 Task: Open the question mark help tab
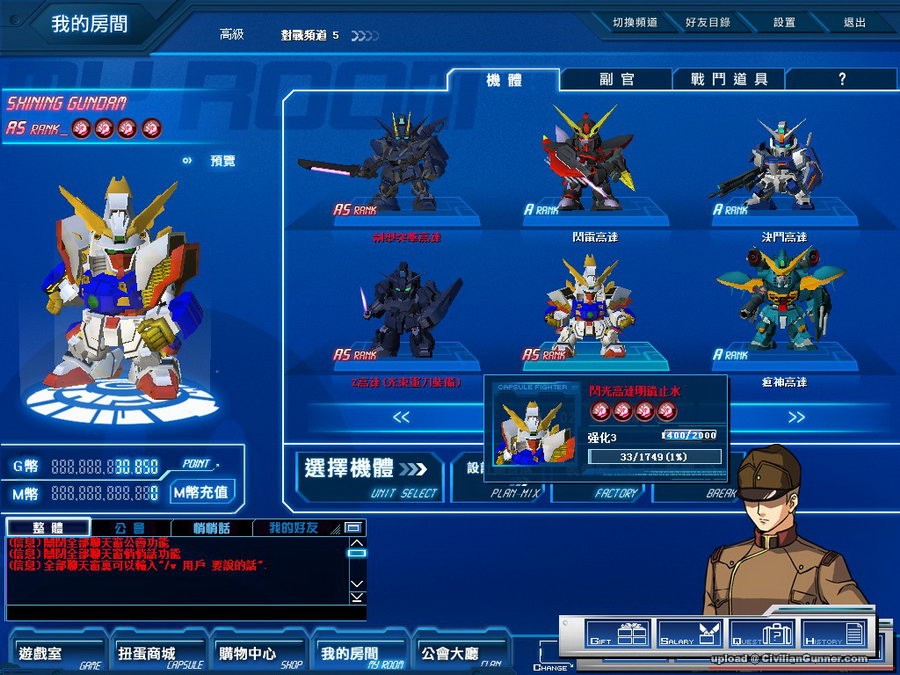point(842,79)
